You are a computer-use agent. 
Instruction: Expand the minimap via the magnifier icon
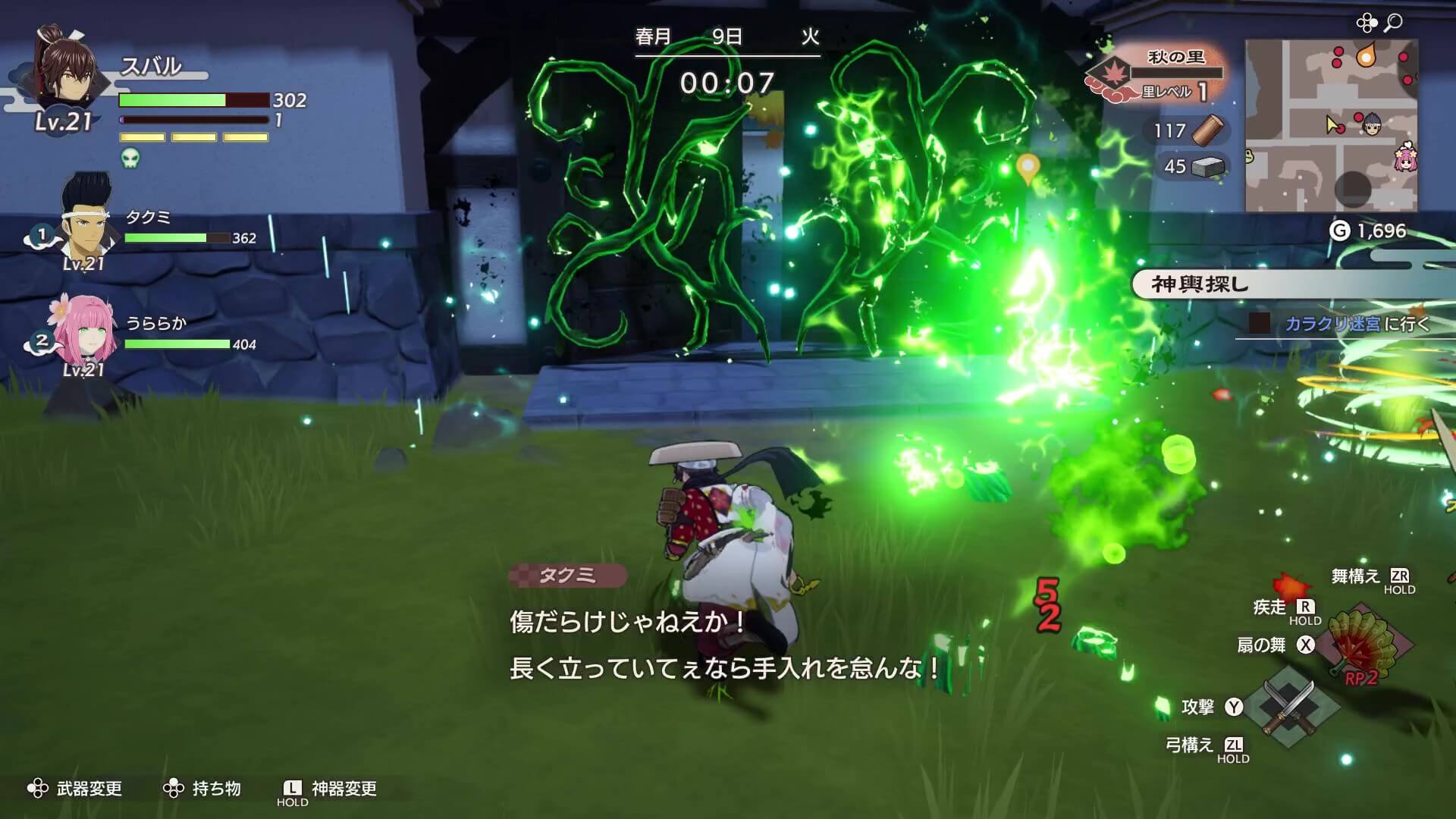coord(1394,24)
